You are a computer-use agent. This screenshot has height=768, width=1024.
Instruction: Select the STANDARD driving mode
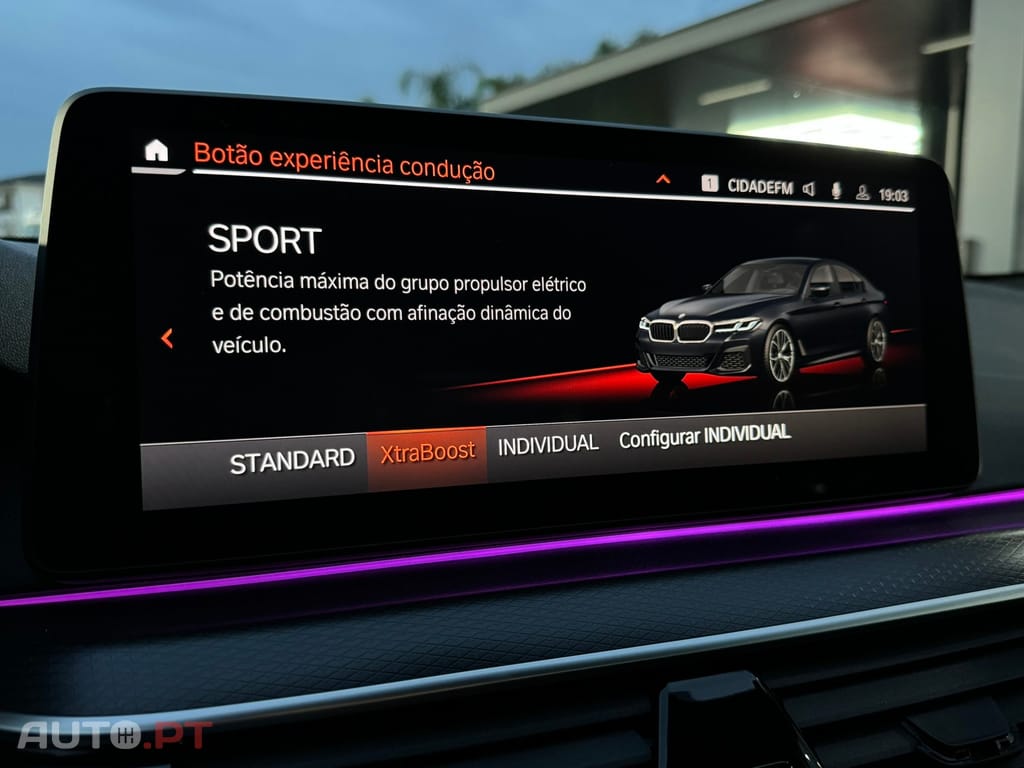pyautogui.click(x=292, y=461)
